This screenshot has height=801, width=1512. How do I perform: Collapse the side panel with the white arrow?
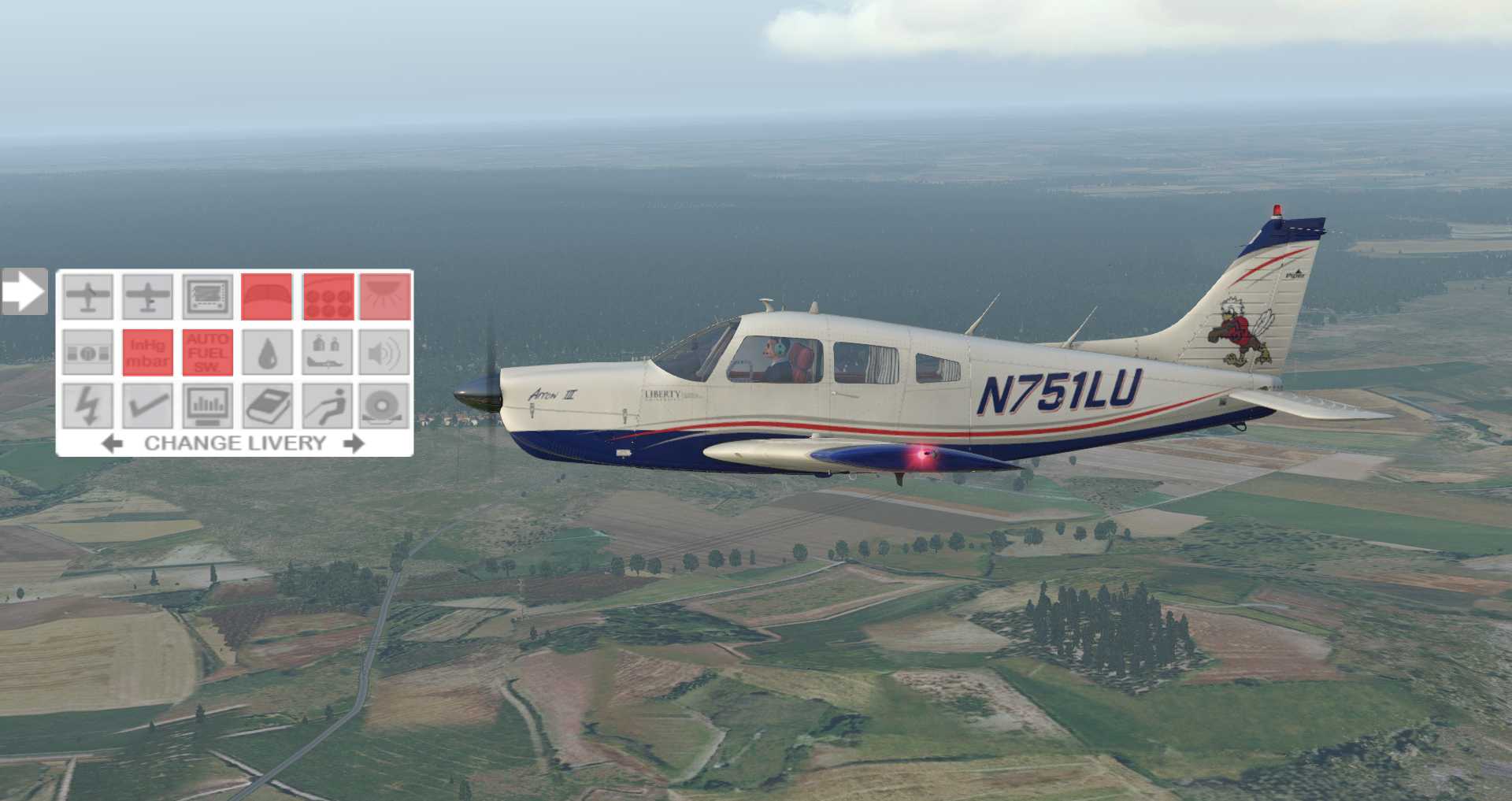pyautogui.click(x=24, y=291)
